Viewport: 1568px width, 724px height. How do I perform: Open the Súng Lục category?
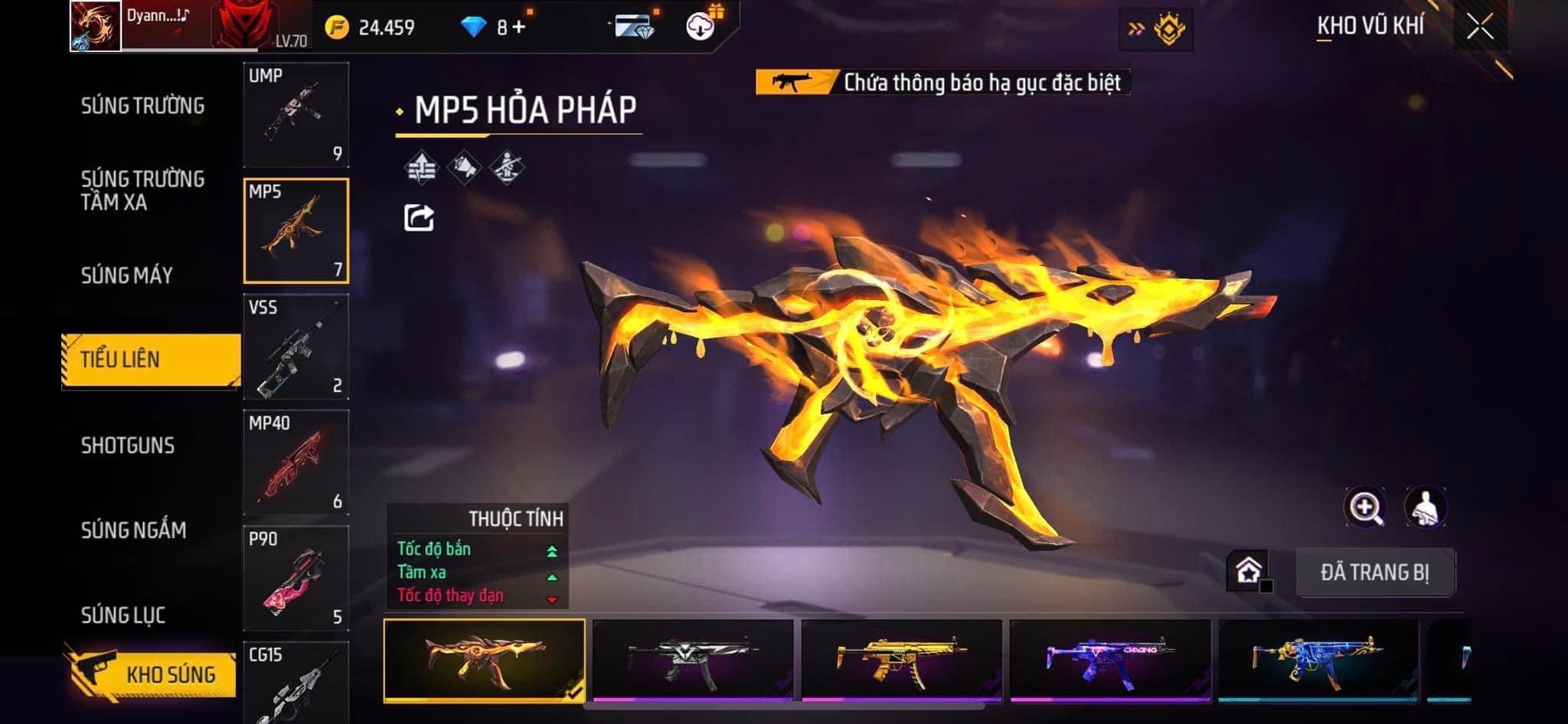123,615
